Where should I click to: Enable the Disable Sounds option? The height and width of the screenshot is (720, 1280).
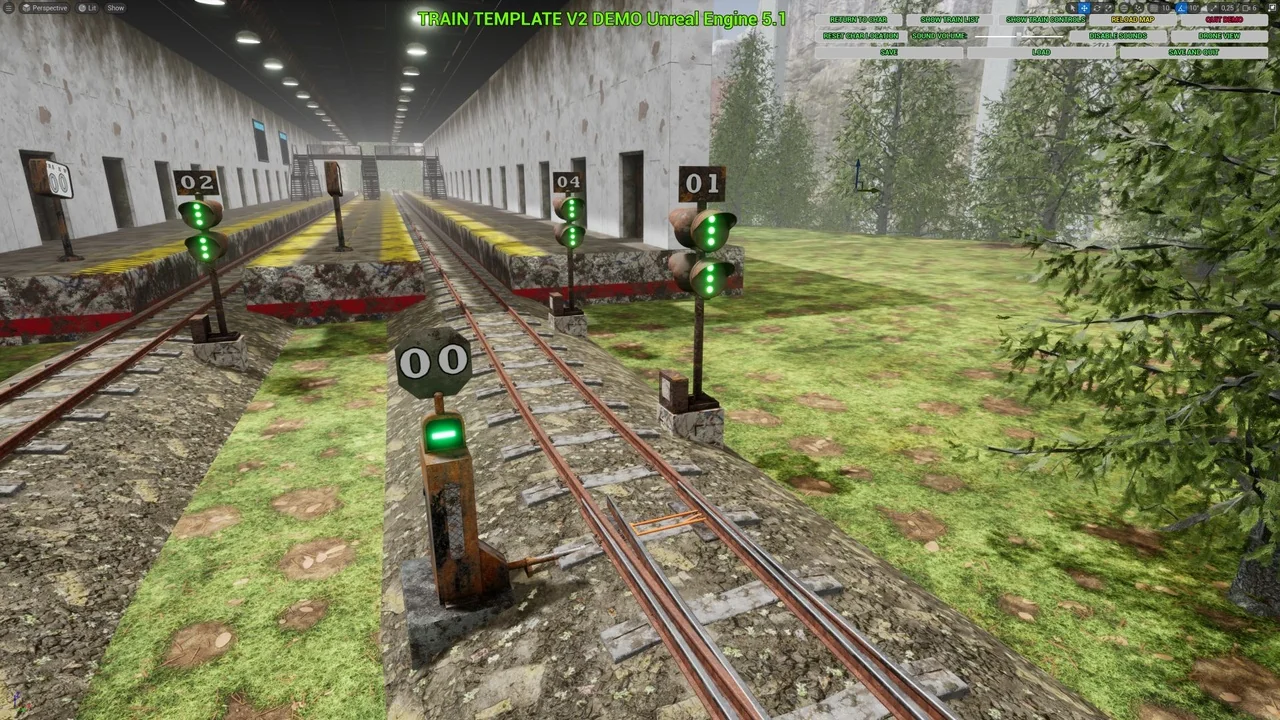[1118, 35]
